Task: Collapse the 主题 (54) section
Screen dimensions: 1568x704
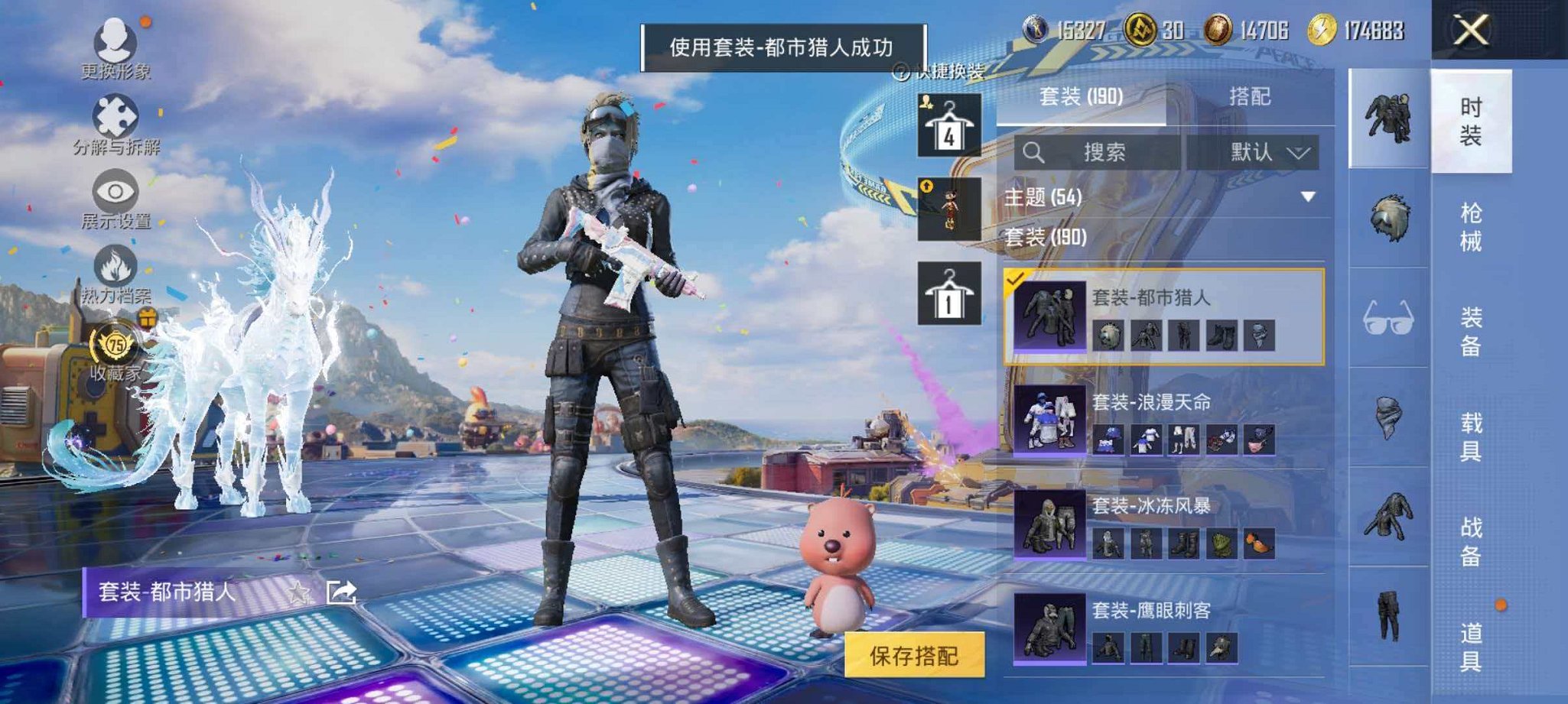Action: pyautogui.click(x=1304, y=196)
